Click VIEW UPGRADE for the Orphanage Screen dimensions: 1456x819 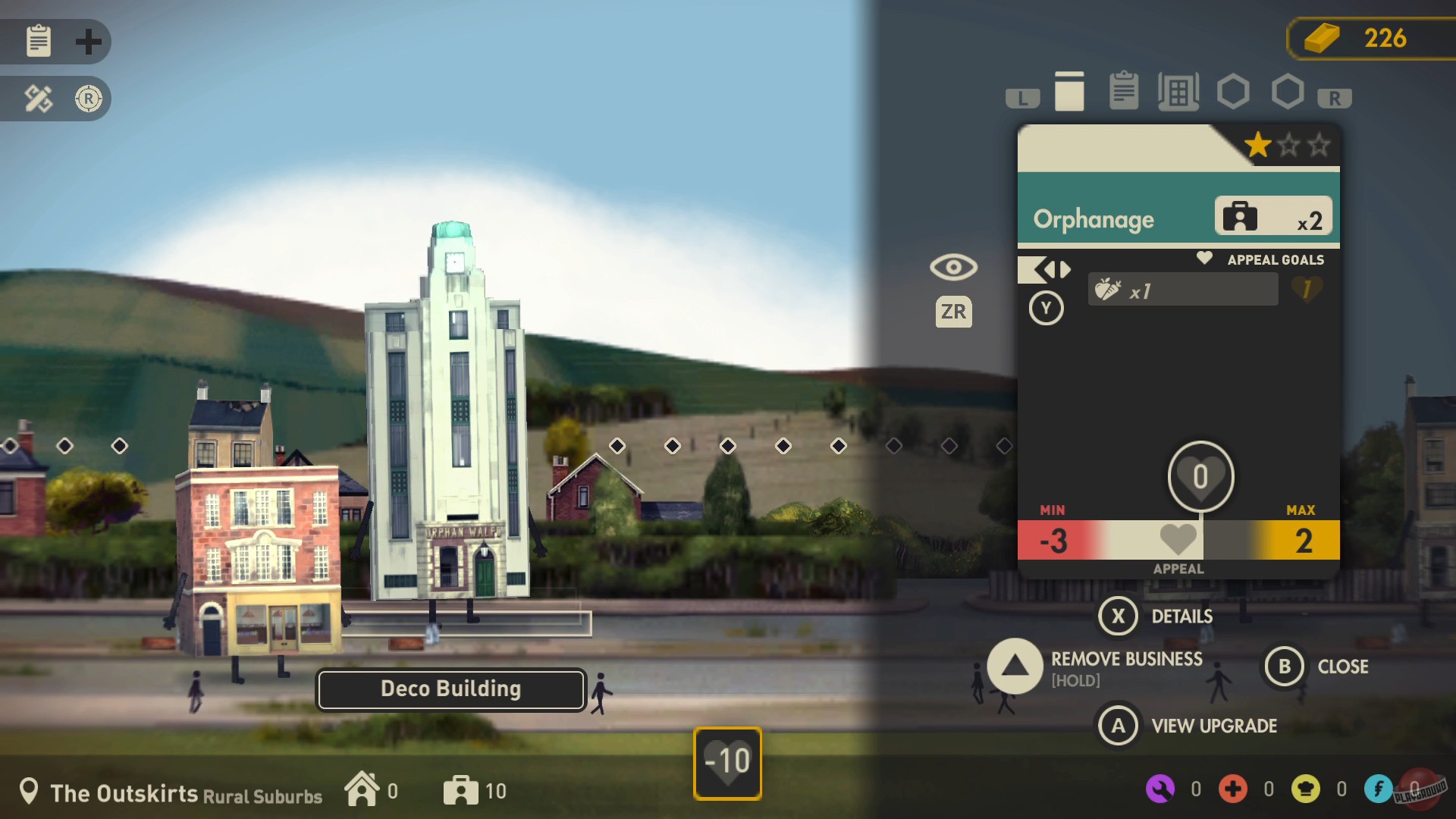pyautogui.click(x=1117, y=725)
